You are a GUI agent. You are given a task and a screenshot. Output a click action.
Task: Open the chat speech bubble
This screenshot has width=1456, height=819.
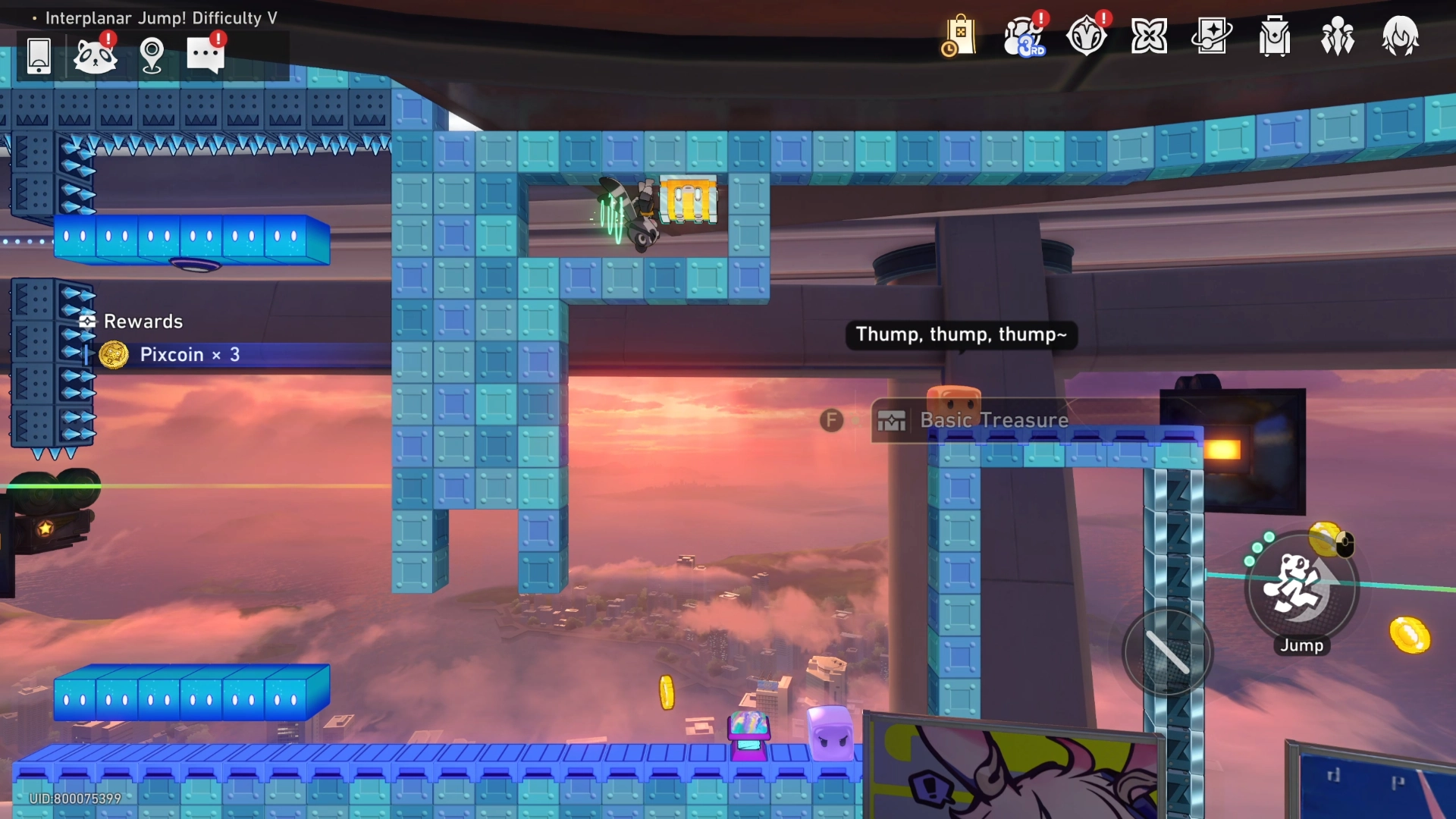(x=205, y=55)
